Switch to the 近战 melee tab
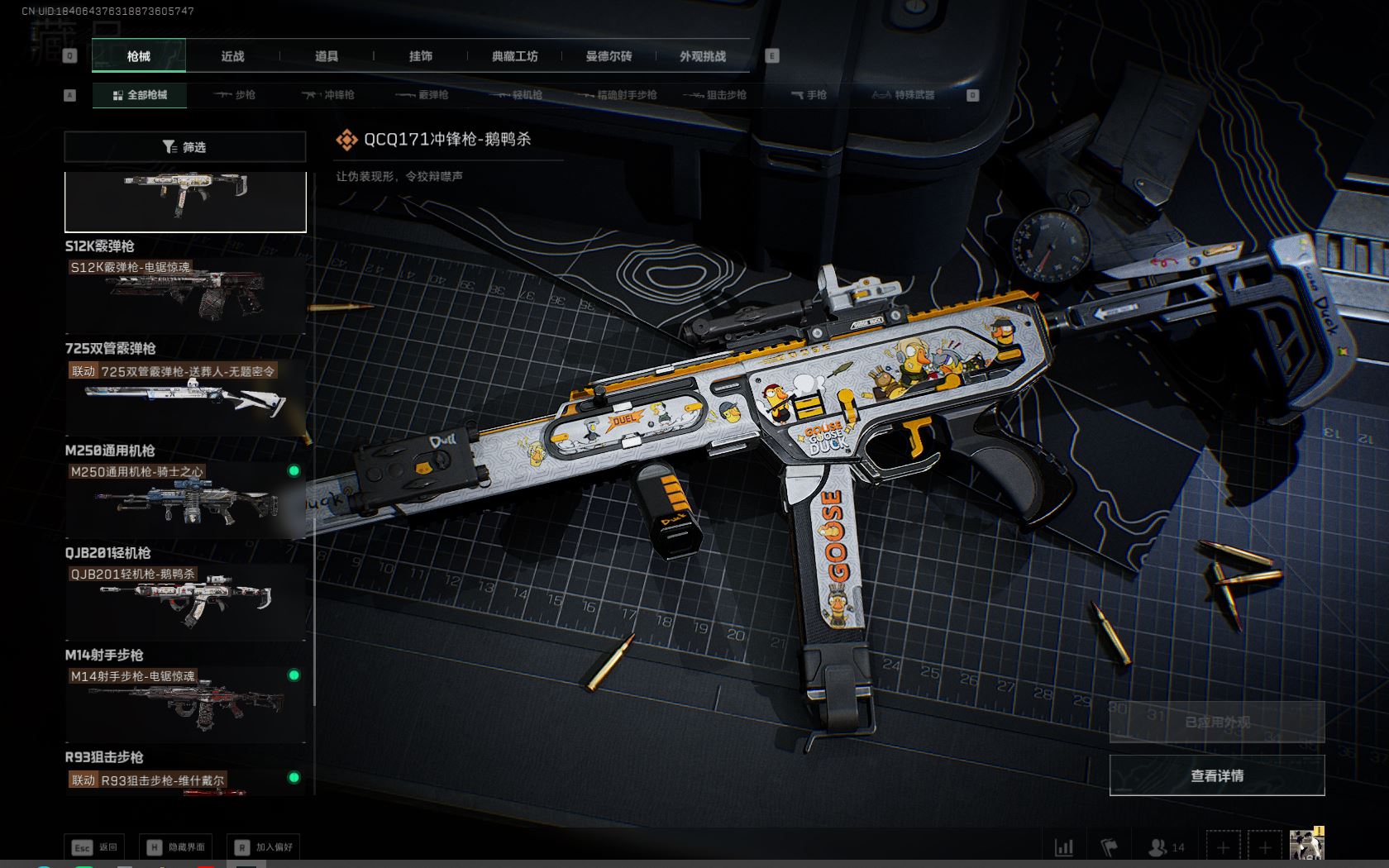 click(x=232, y=56)
